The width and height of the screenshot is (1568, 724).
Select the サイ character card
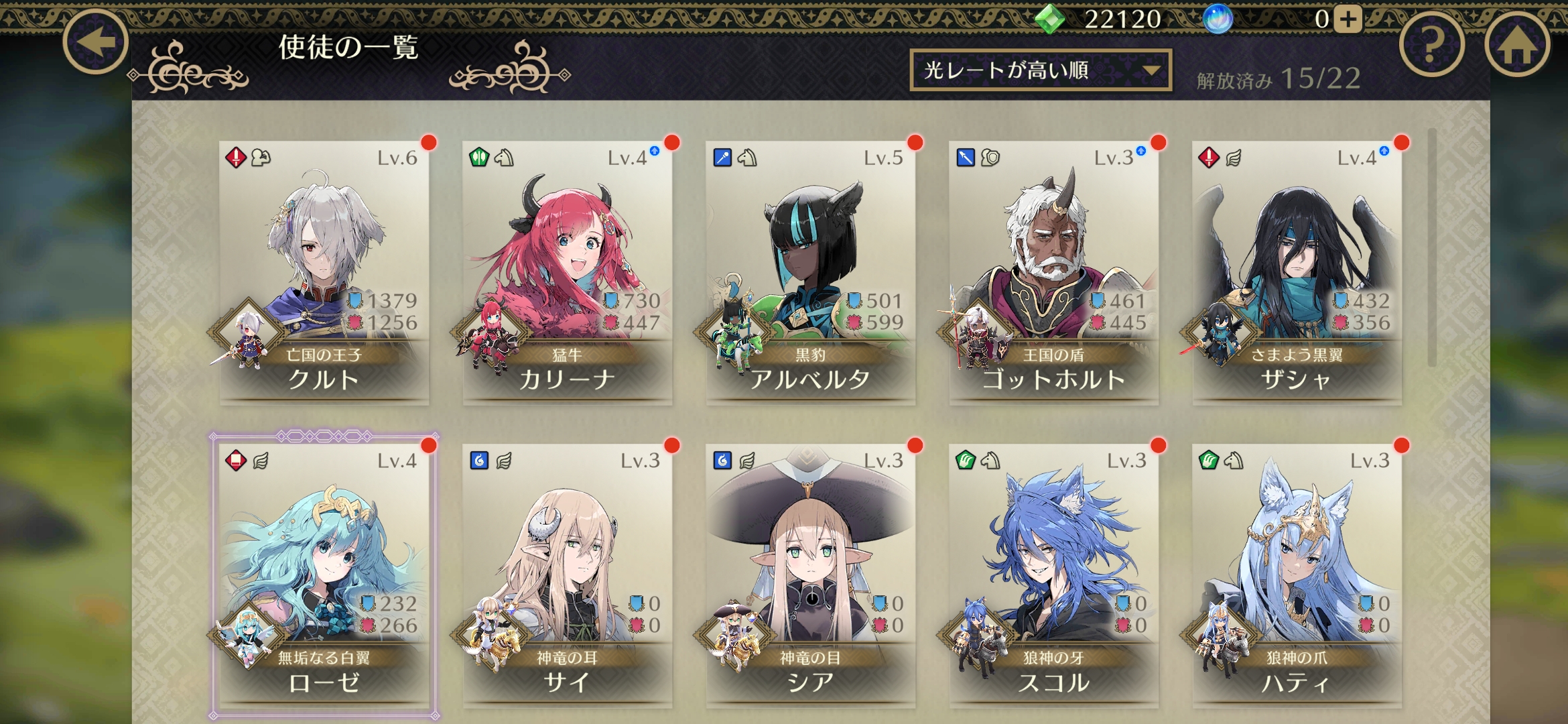[x=567, y=575]
